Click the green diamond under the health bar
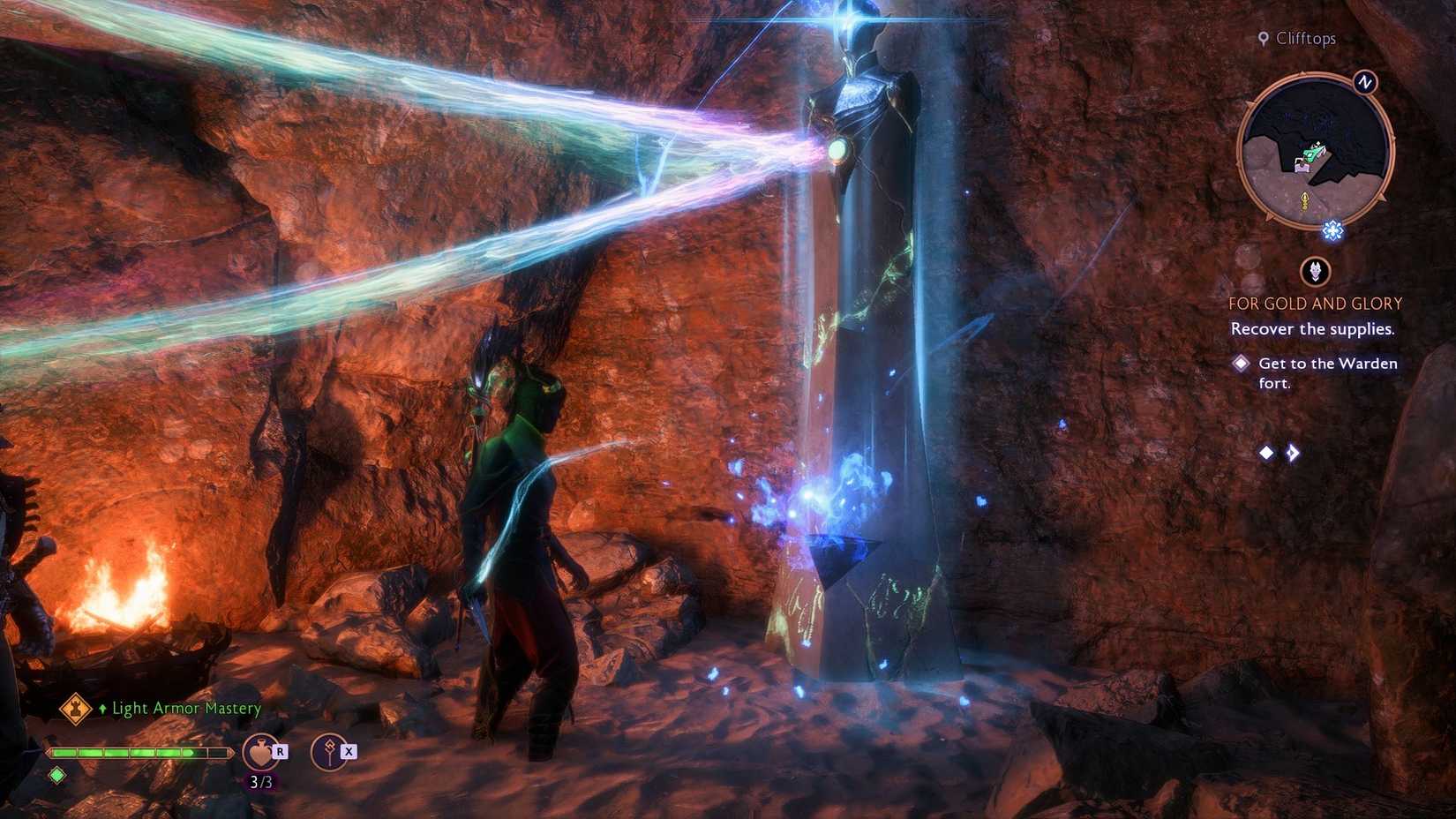The image size is (1456, 819). tap(56, 775)
